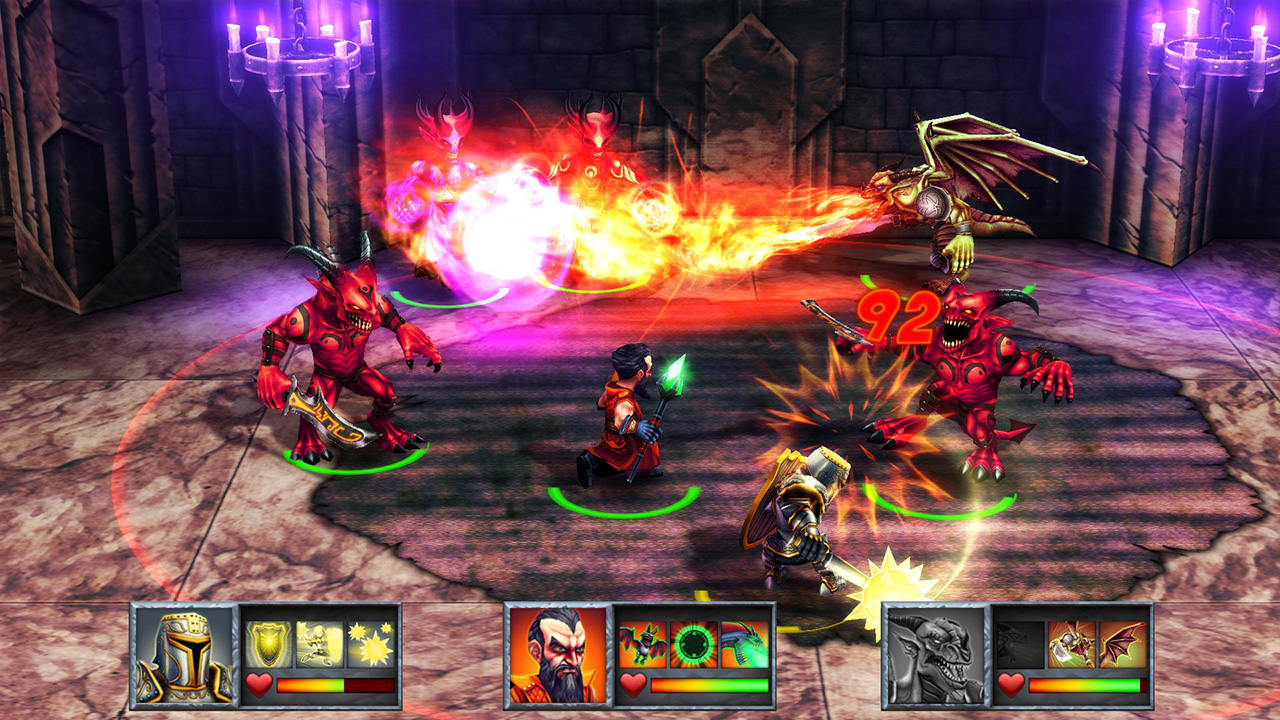Click the gargoyle's greyed-out first ability

[x=1019, y=644]
